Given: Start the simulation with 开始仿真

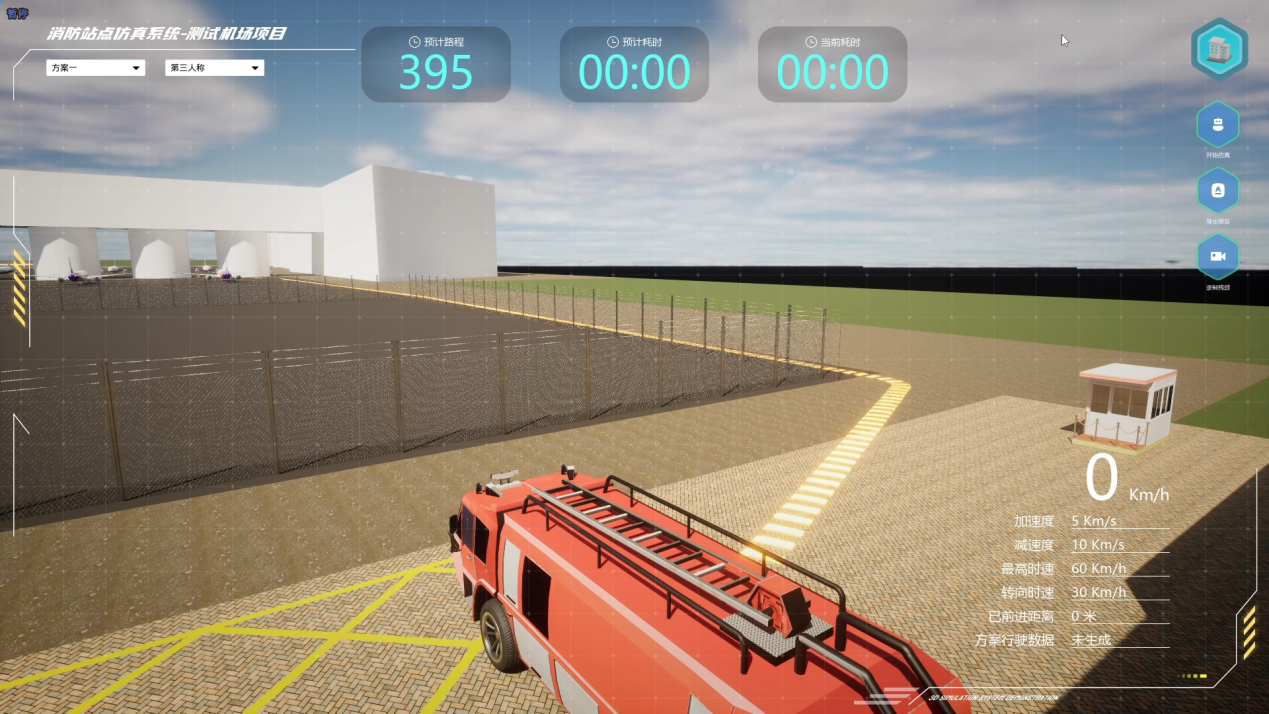Looking at the screenshot, I should (1218, 125).
